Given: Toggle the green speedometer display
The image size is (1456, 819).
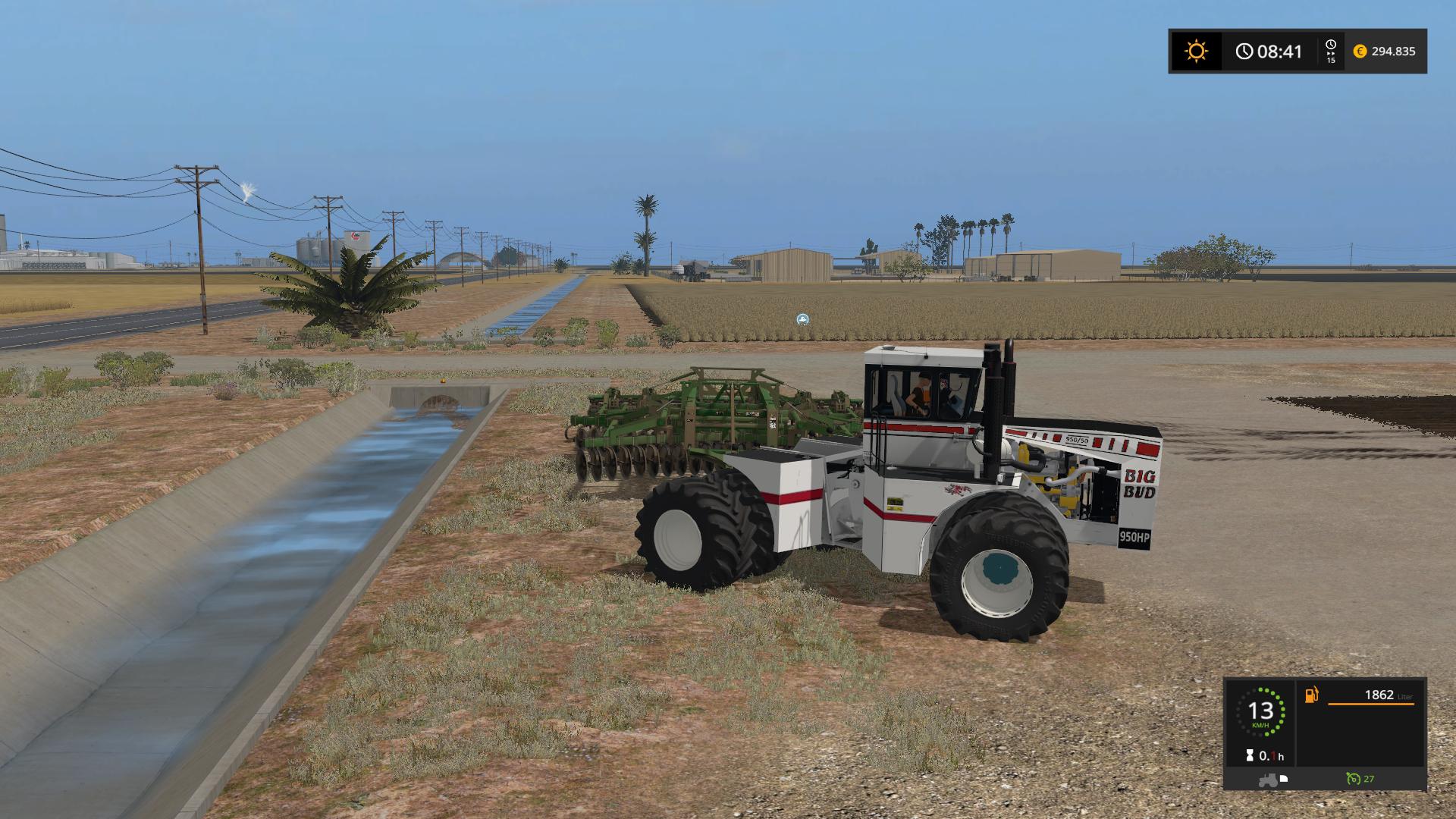Looking at the screenshot, I should point(1262,713).
